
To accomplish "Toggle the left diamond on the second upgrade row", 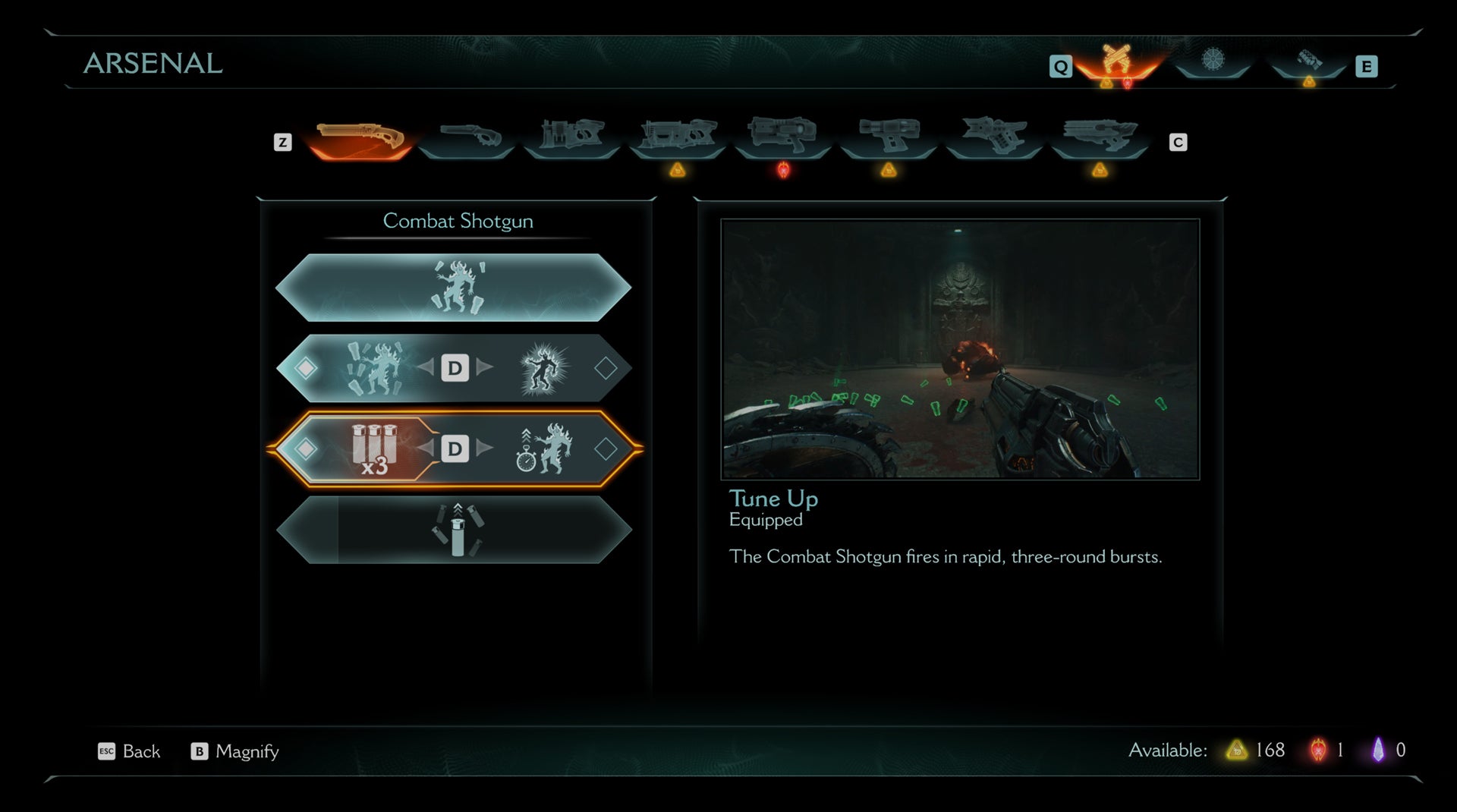I will point(307,369).
